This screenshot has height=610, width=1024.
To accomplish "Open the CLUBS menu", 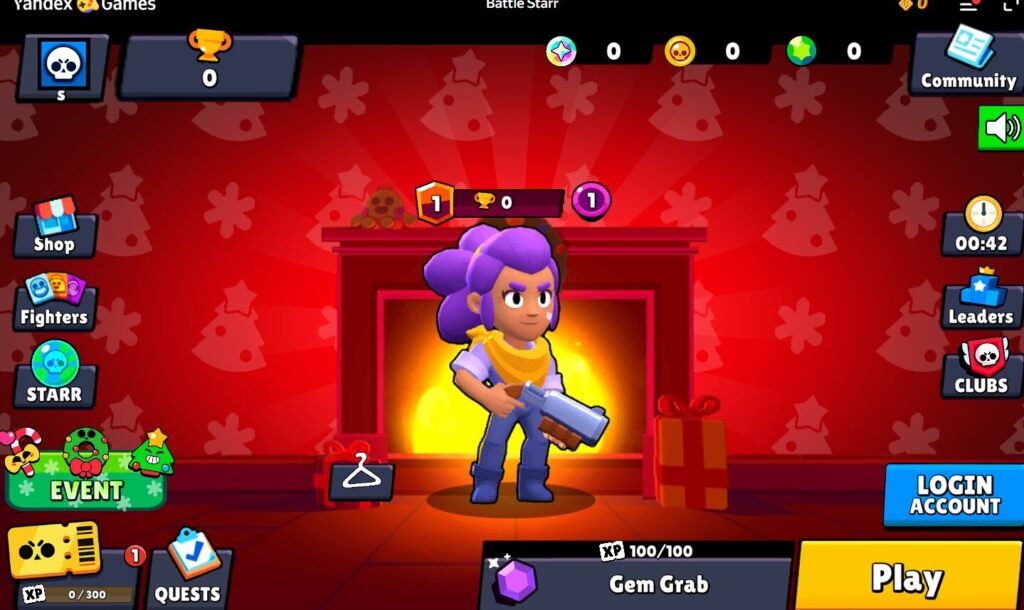I will (981, 369).
